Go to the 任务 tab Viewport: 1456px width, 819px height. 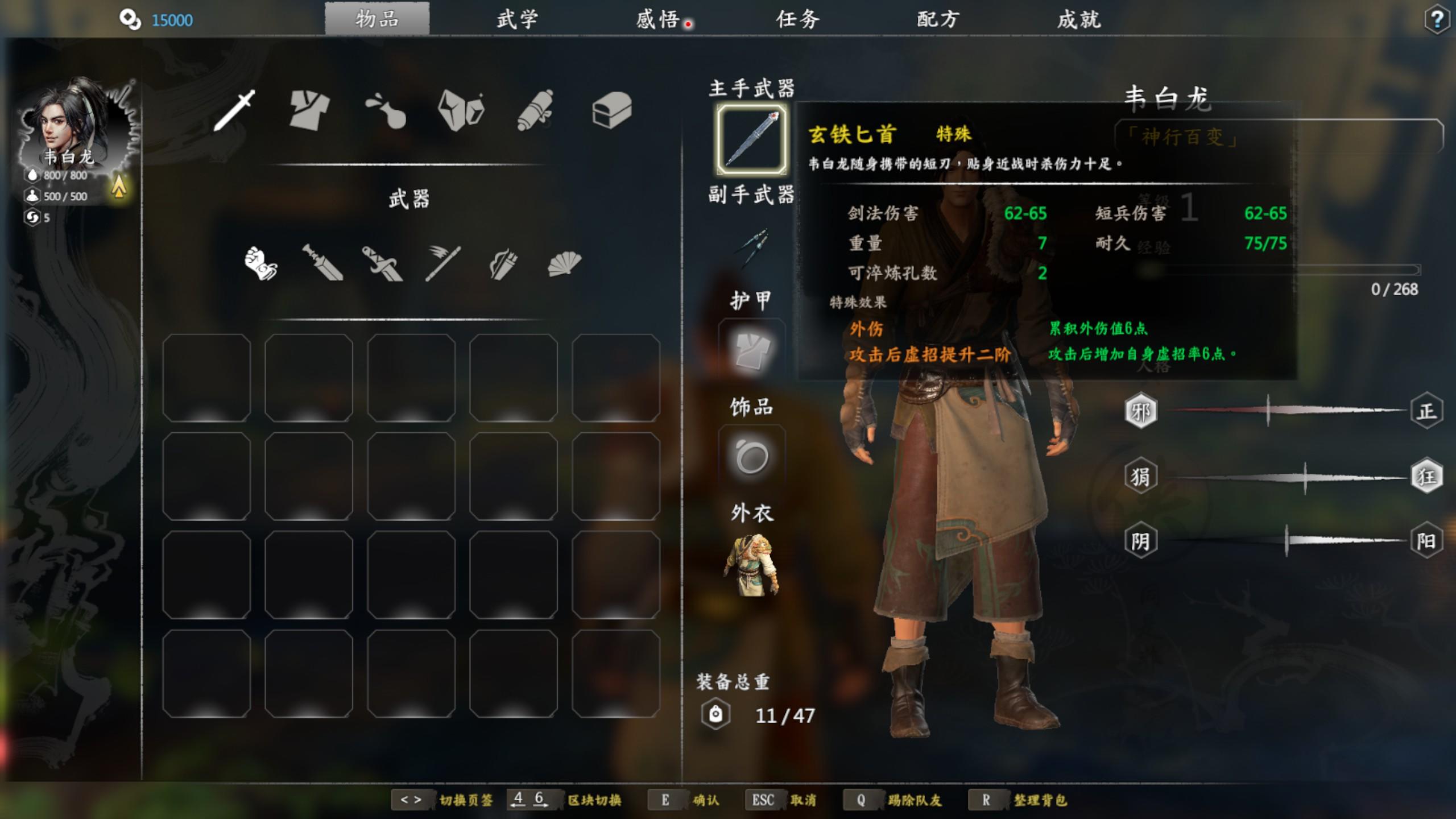click(798, 20)
